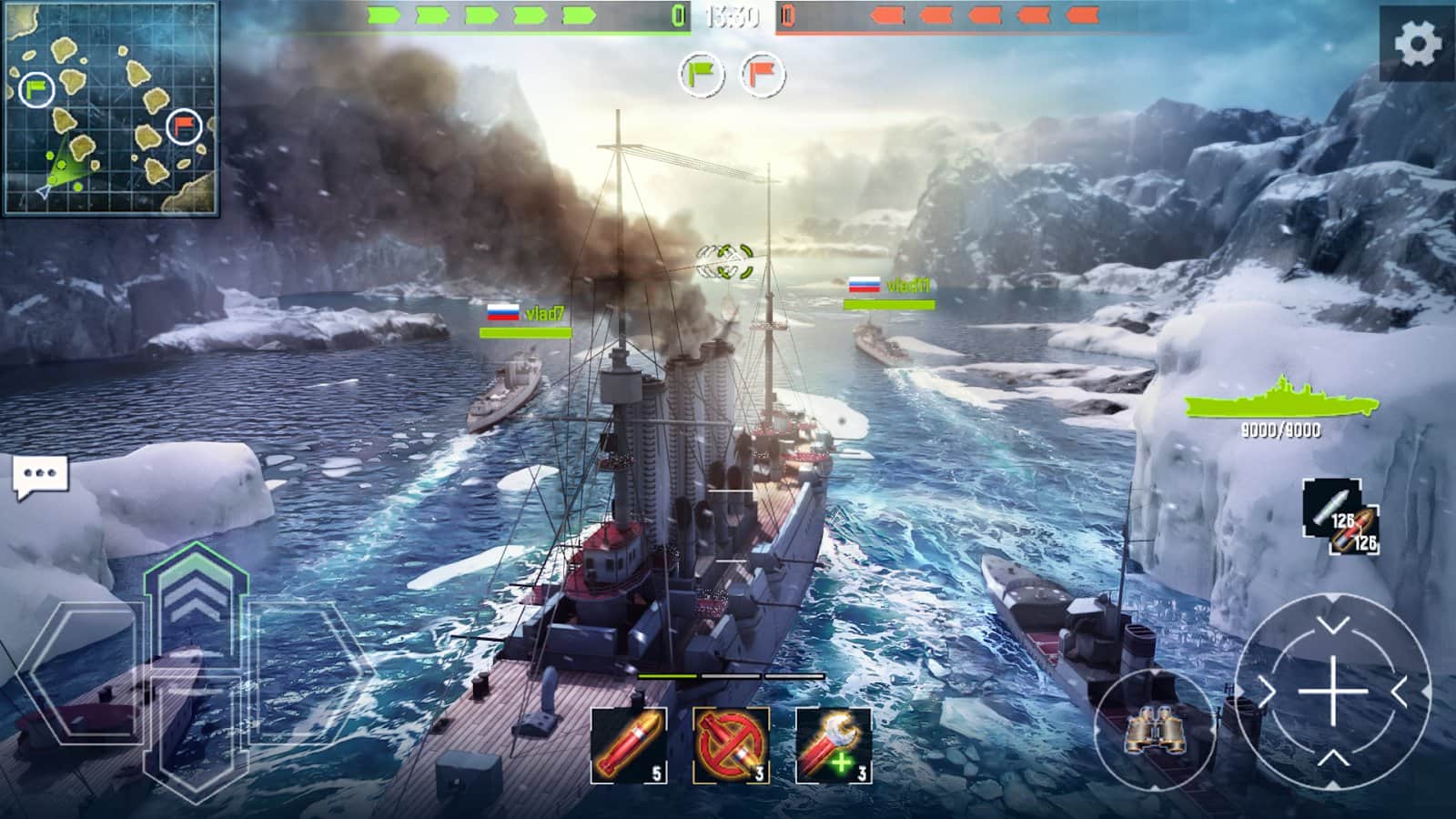
Task: Toggle binoculars zoom view
Action: tap(1154, 729)
